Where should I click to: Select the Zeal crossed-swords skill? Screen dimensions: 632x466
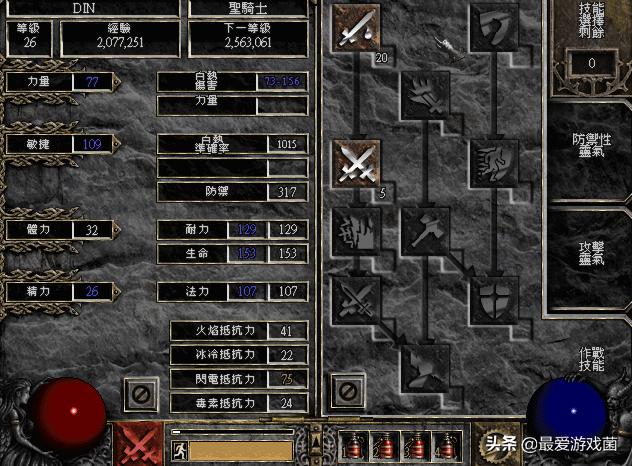[358, 161]
